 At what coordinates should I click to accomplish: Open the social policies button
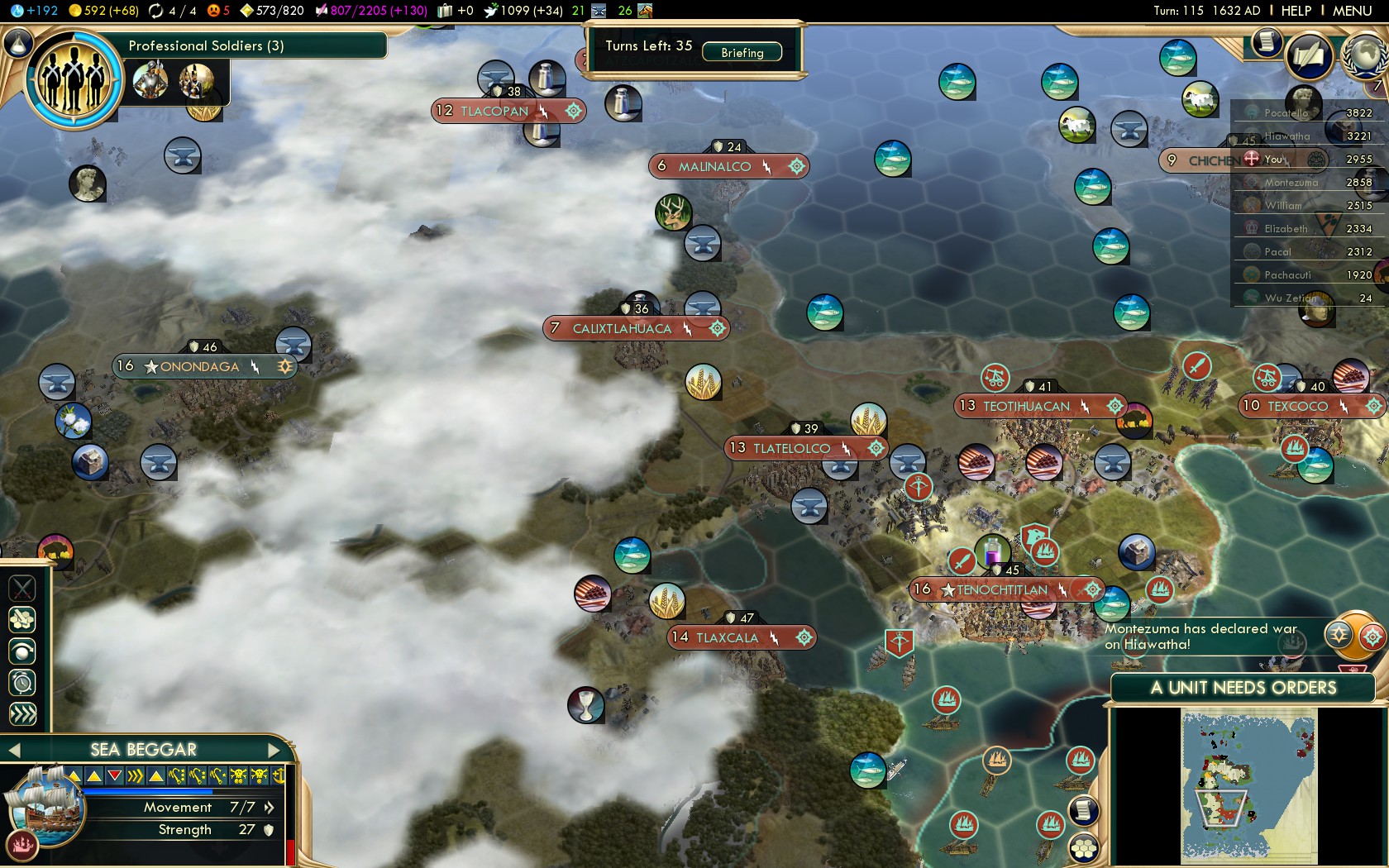[1309, 56]
